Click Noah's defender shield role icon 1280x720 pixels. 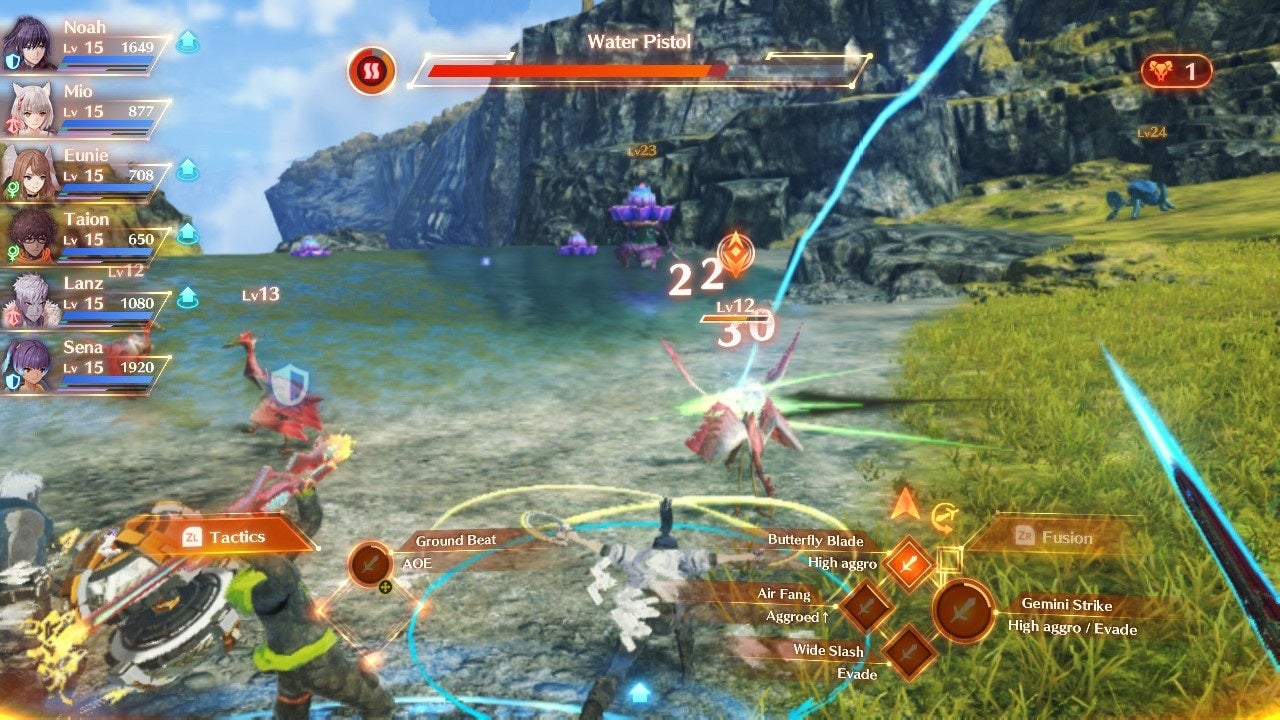[x=11, y=61]
